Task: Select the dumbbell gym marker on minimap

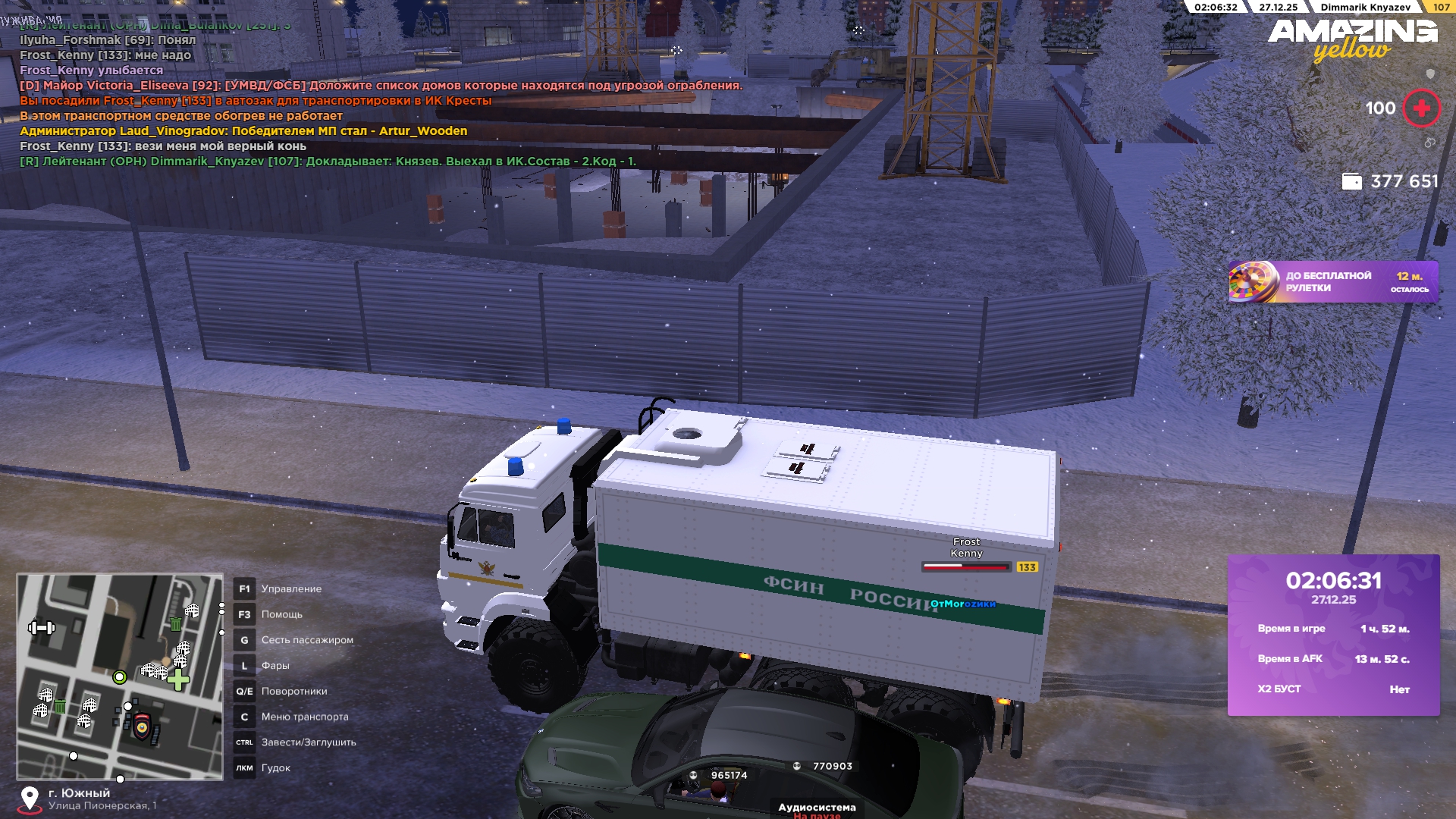Action: [42, 627]
